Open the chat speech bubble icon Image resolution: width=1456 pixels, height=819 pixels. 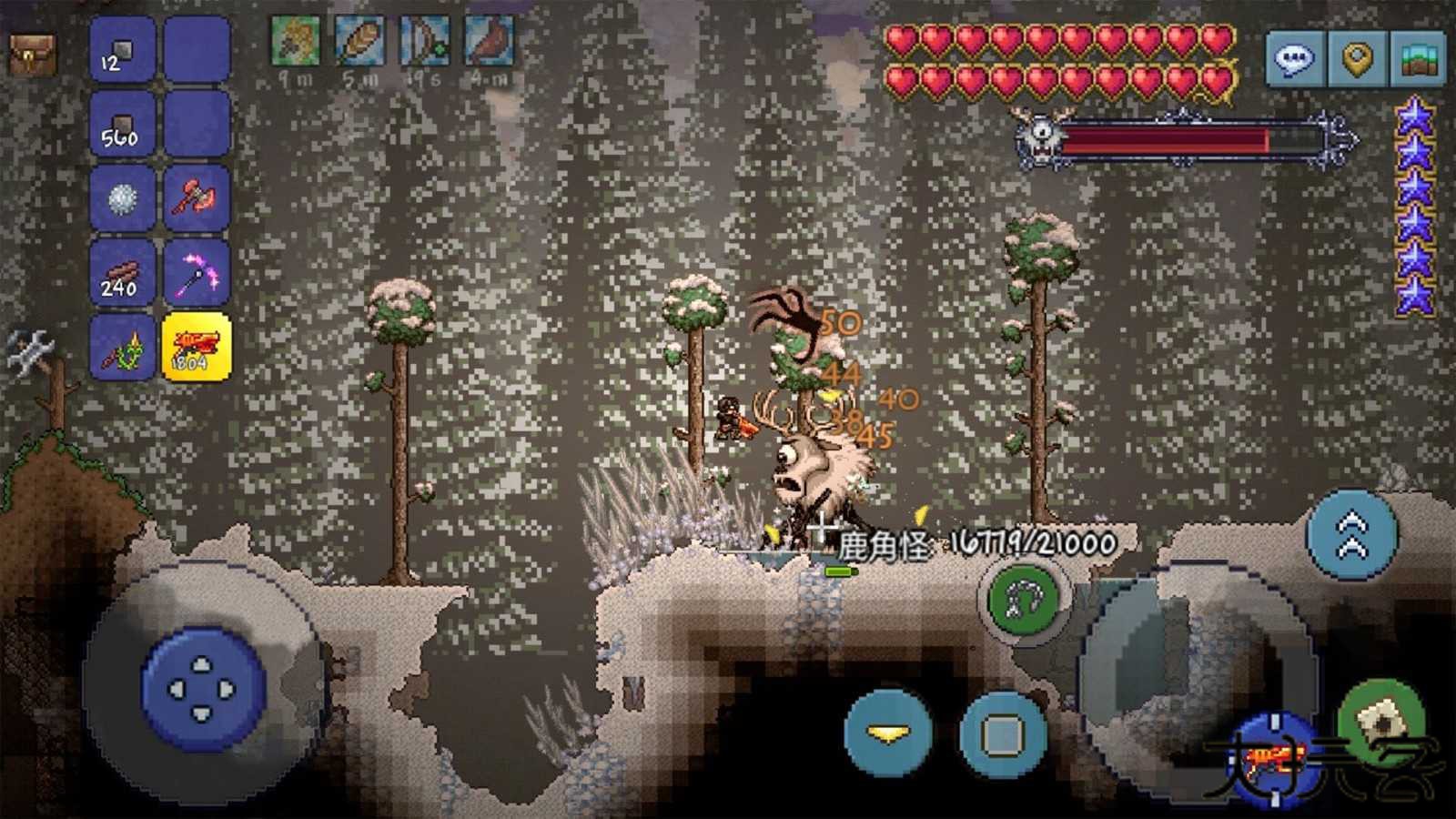pos(1296,57)
